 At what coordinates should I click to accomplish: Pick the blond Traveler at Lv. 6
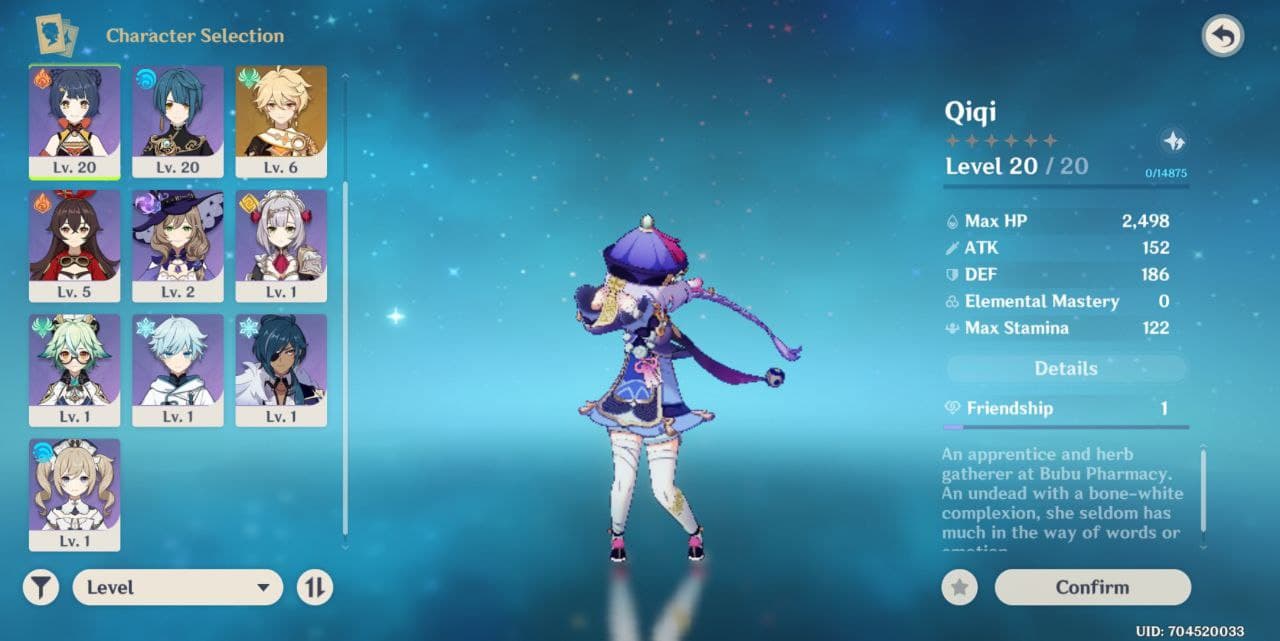click(x=281, y=121)
